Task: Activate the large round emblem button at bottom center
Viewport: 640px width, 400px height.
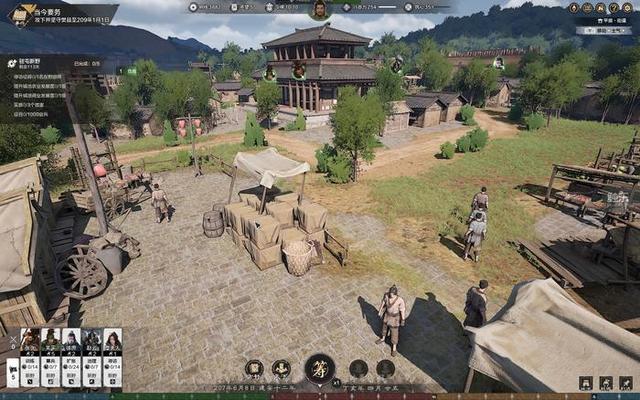Action: pos(320,368)
